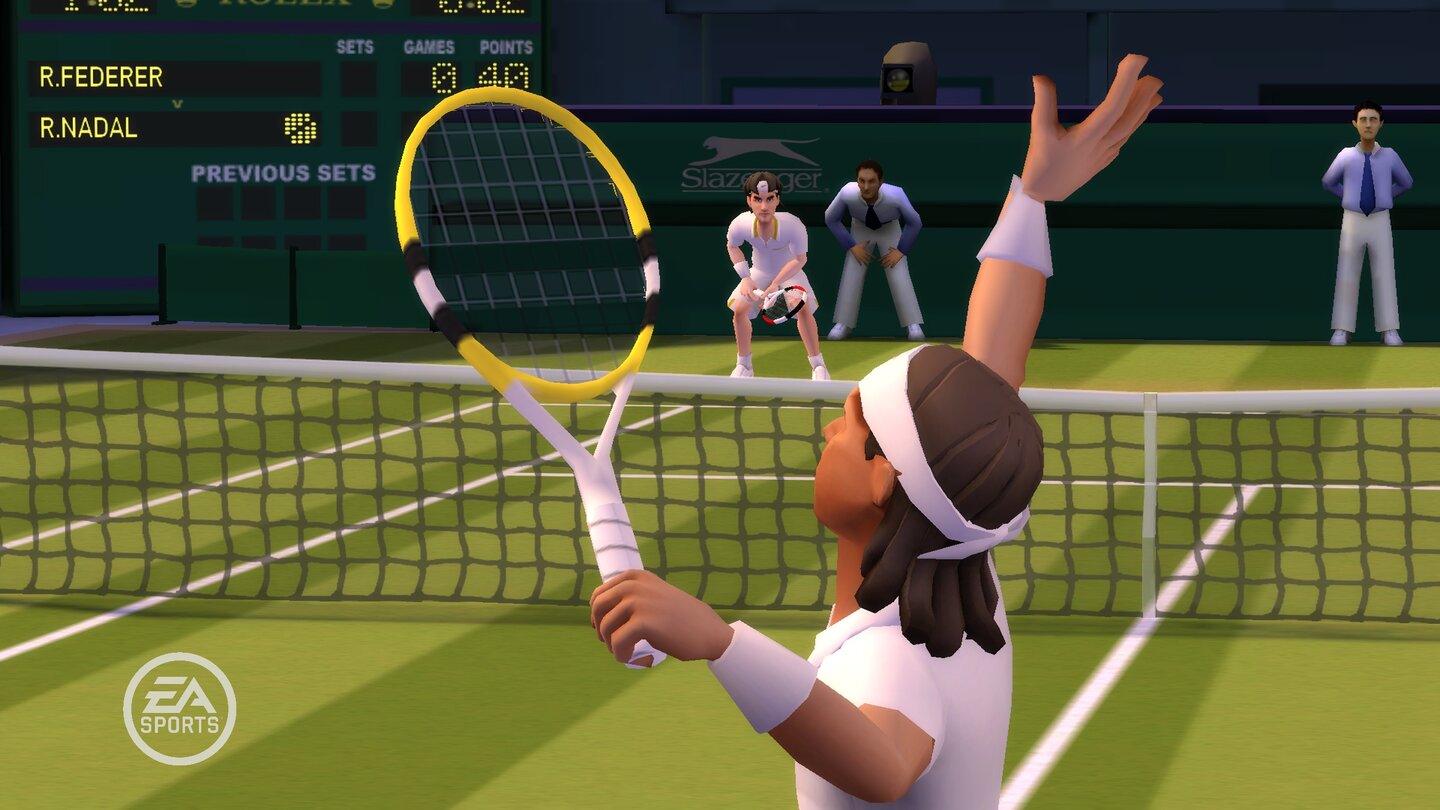1440x810 pixels.
Task: Toggle the GAMES score display
Action: coord(428,47)
